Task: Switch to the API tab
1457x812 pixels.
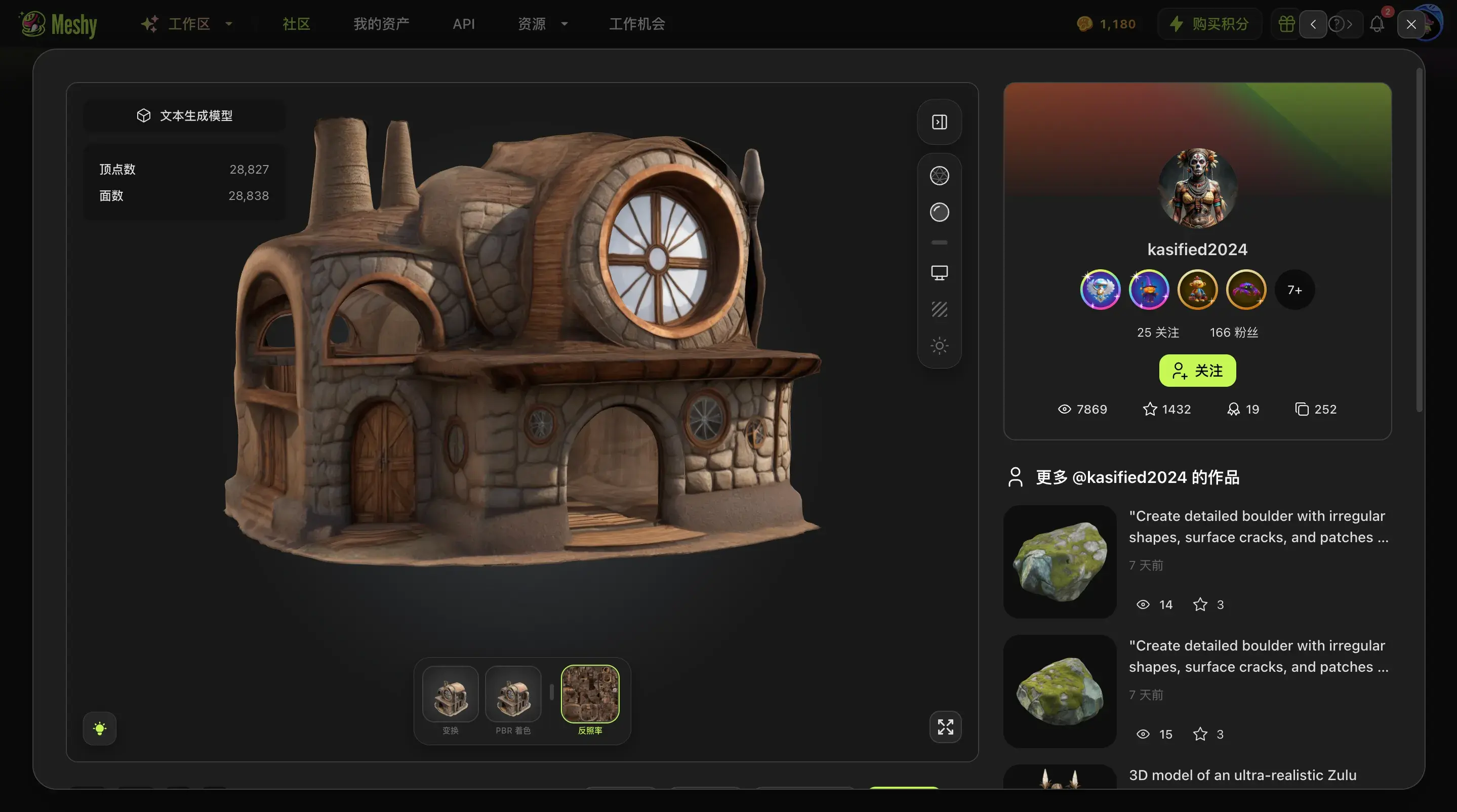Action: tap(464, 24)
